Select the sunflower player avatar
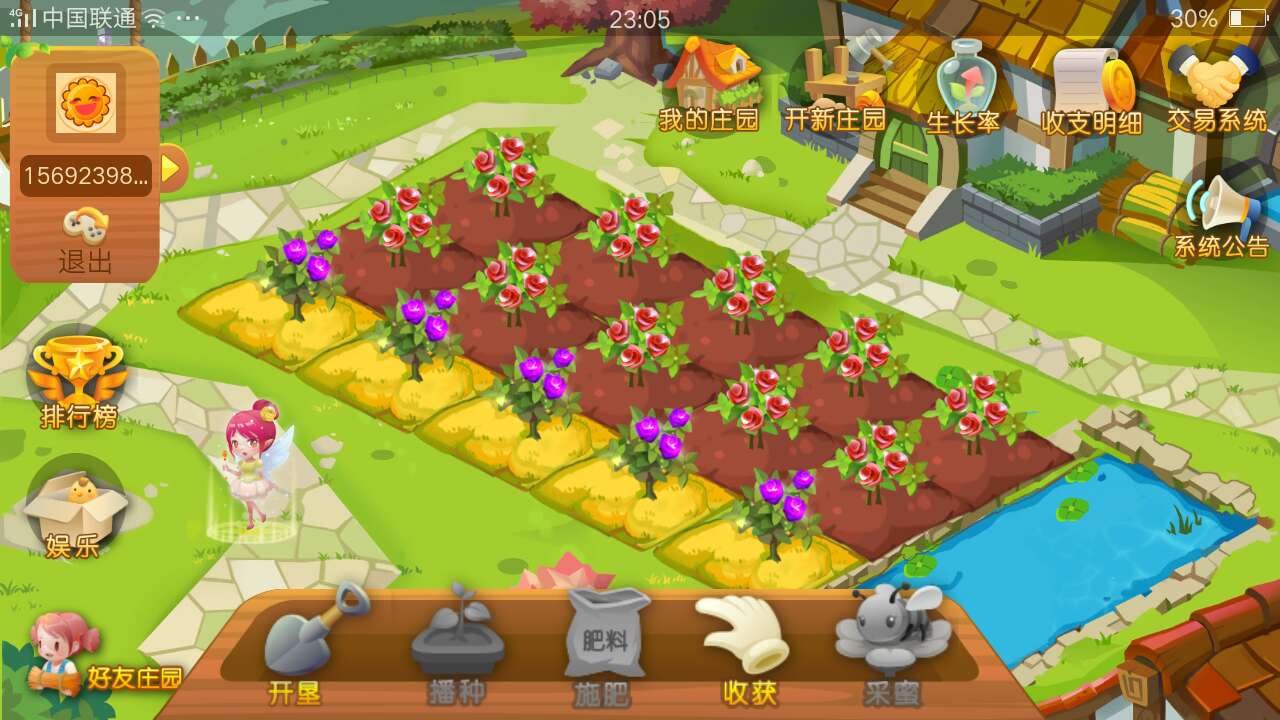 [86, 102]
